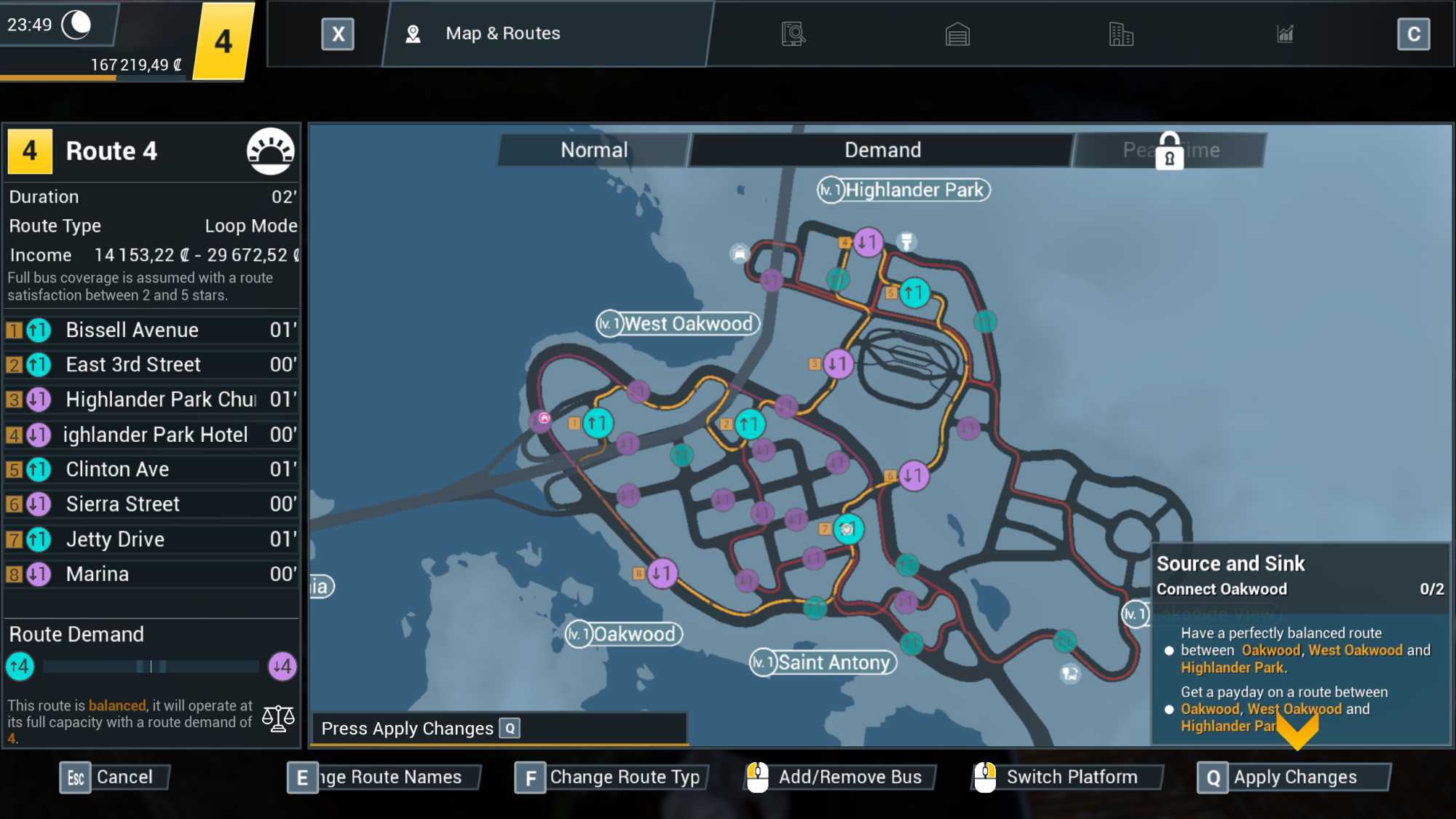
Task: Open the vehicle catalog with the magnifier-book icon
Action: (x=793, y=33)
